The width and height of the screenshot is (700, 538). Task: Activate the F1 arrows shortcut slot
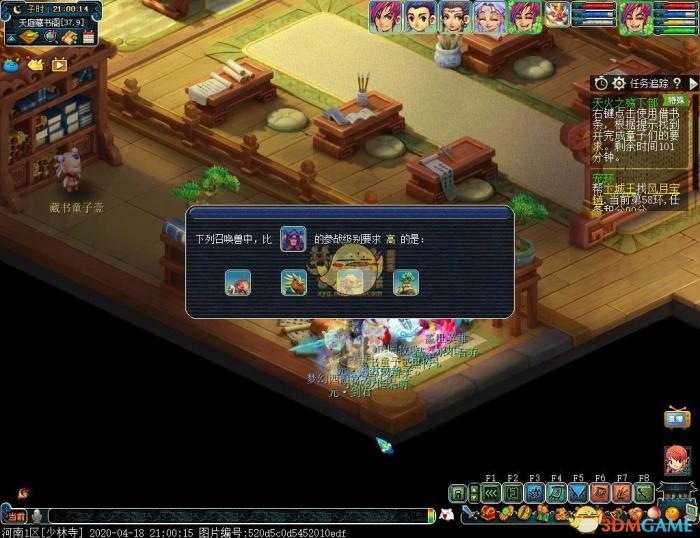pos(491,493)
